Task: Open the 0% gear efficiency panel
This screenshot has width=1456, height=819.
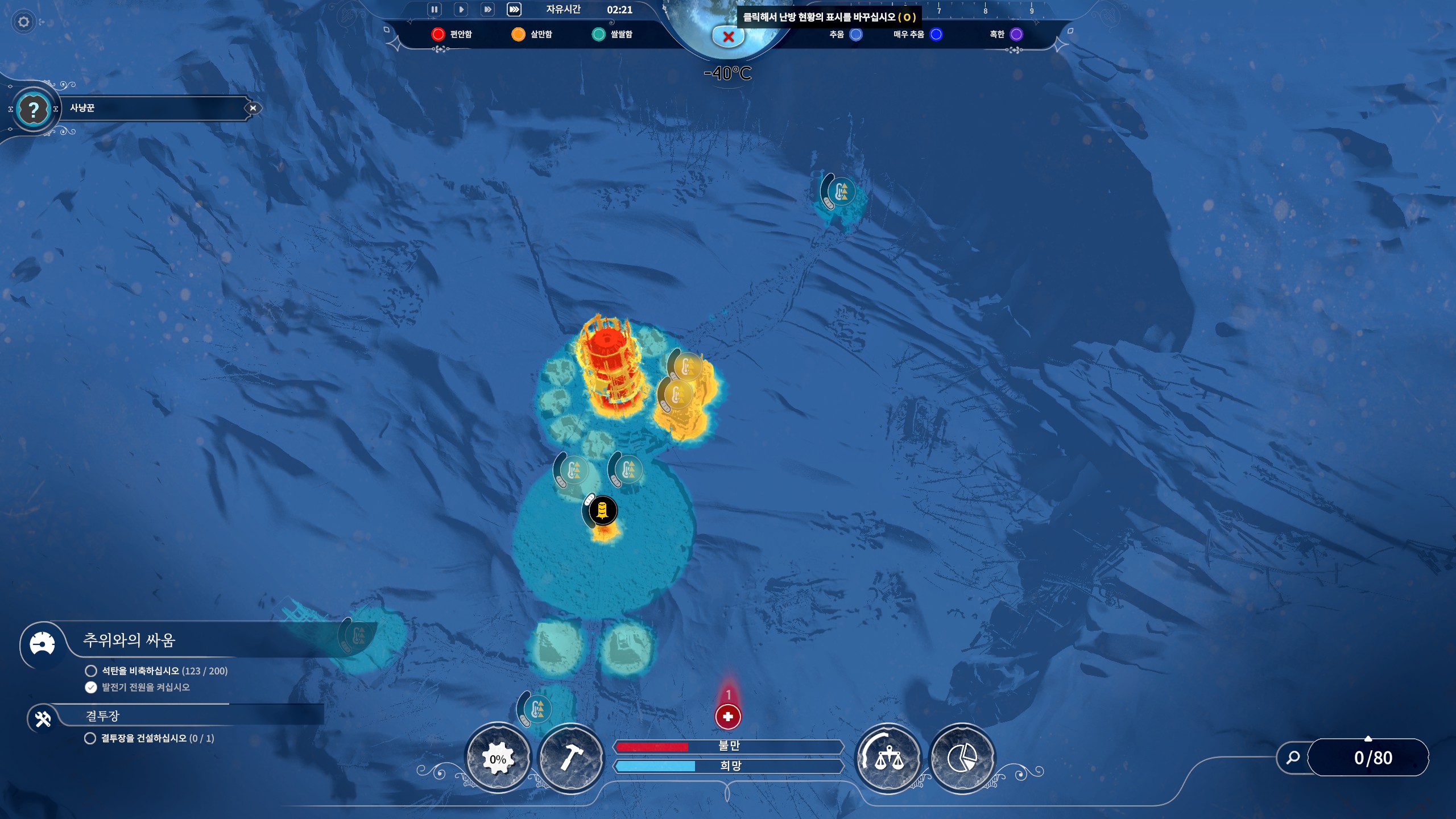Action: (498, 758)
